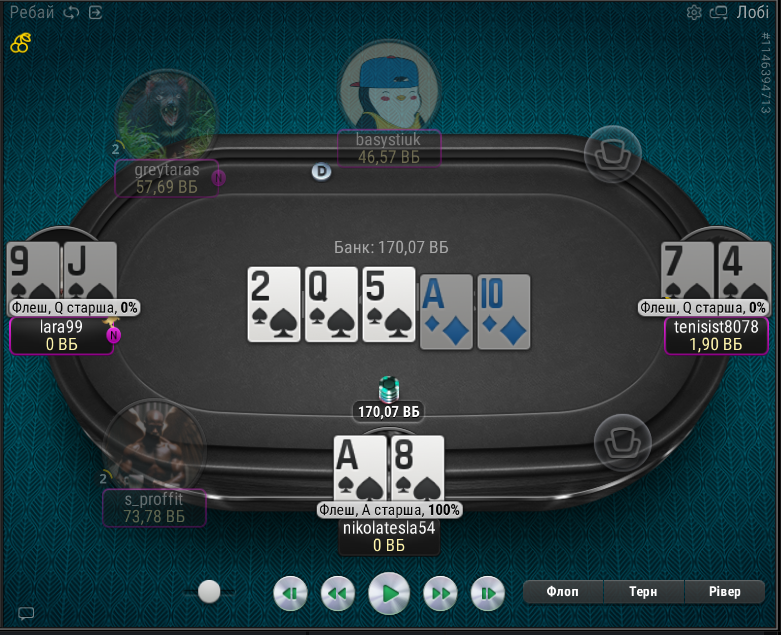Click the Ребай button
Viewport: 781px width, 635px height.
[x=32, y=12]
